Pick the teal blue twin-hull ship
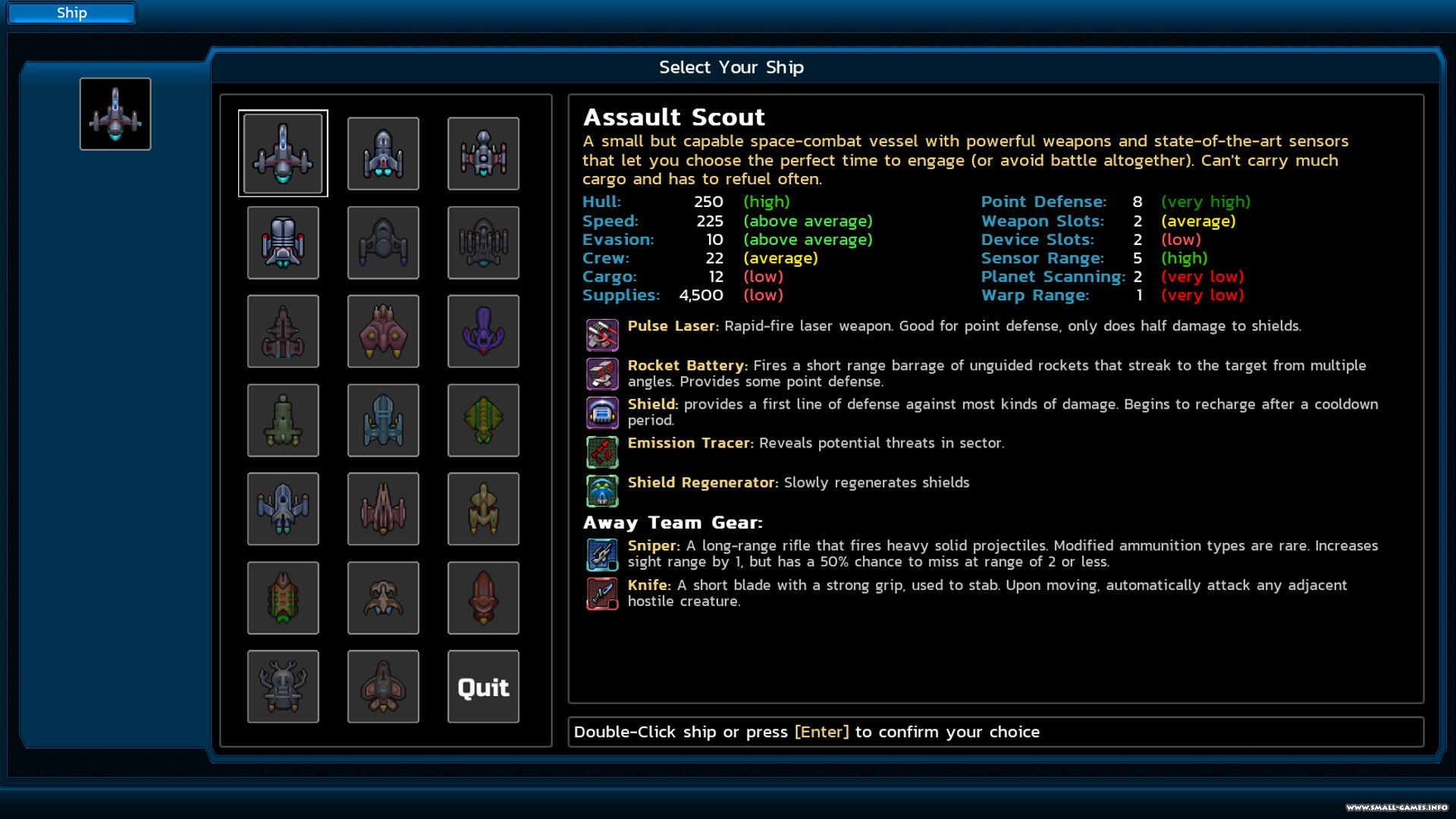 click(x=383, y=420)
